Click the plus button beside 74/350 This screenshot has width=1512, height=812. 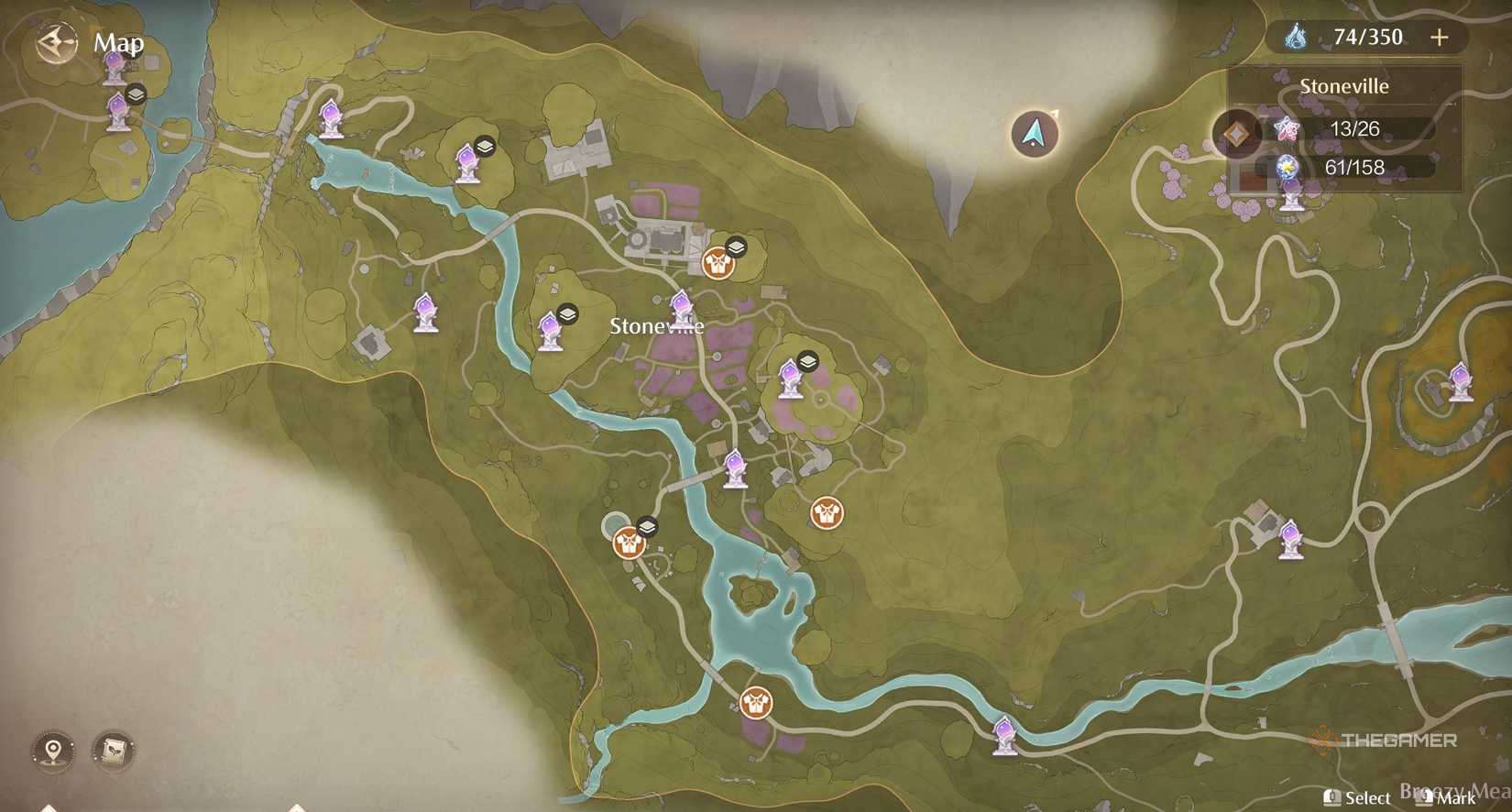(1440, 38)
